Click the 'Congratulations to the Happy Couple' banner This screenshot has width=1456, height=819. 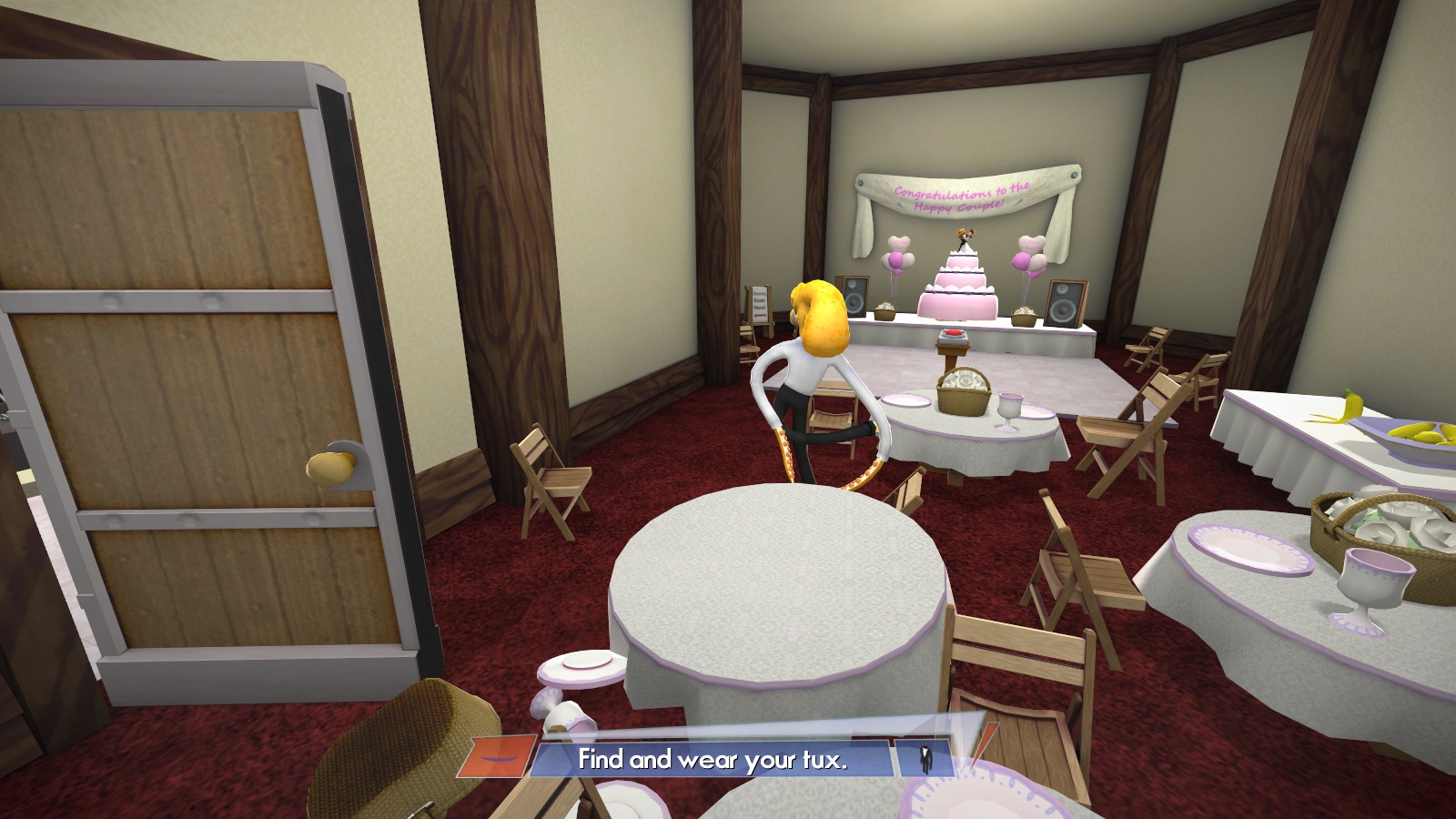click(x=960, y=197)
